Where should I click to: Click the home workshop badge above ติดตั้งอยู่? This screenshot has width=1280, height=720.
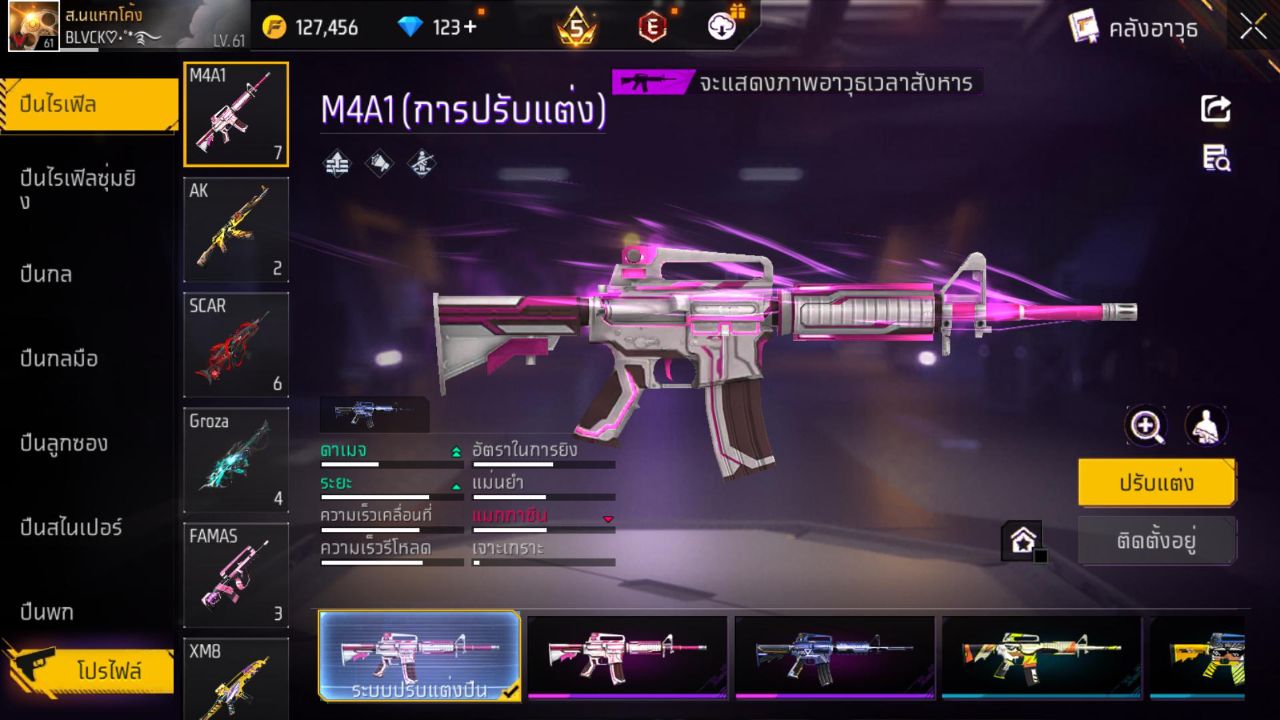[1024, 538]
